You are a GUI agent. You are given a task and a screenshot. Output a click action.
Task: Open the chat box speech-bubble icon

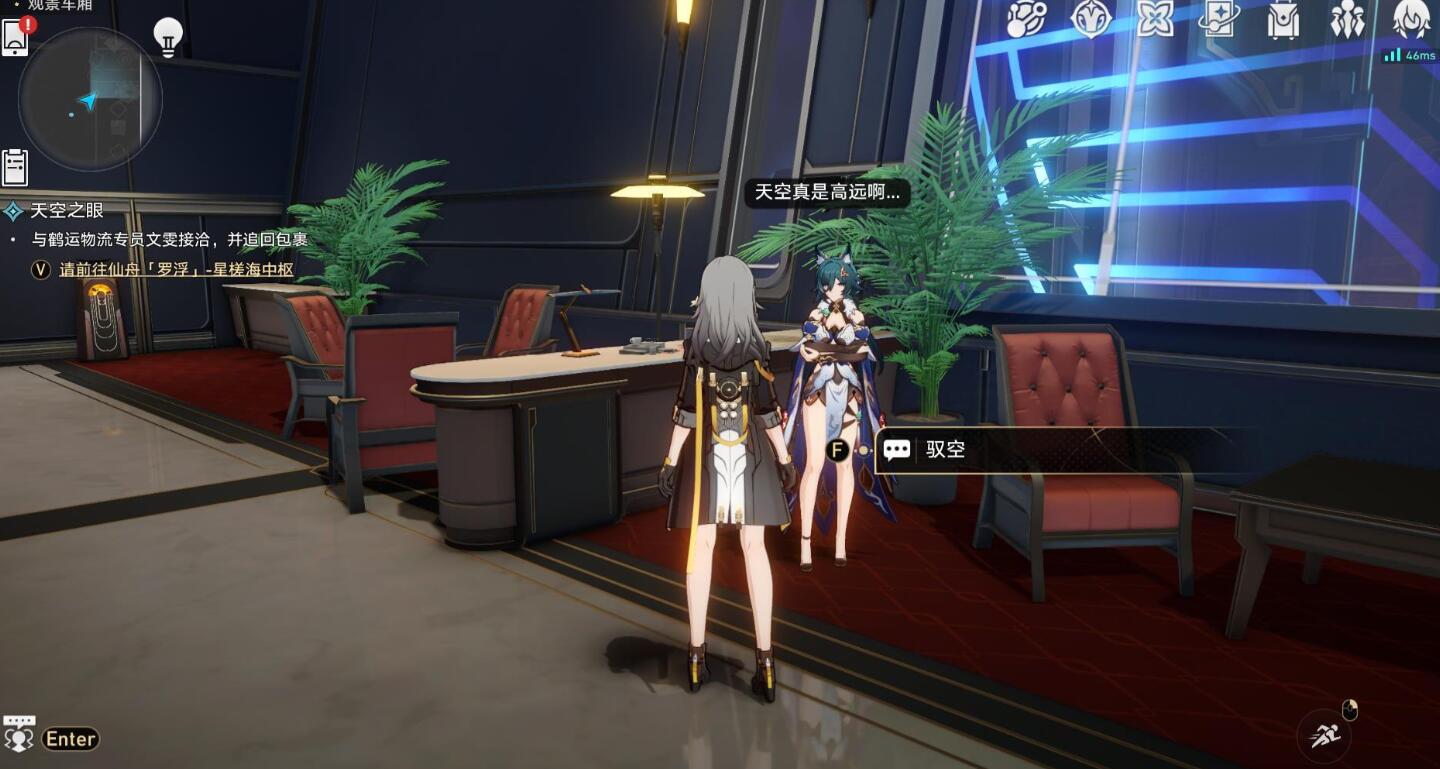(19, 734)
